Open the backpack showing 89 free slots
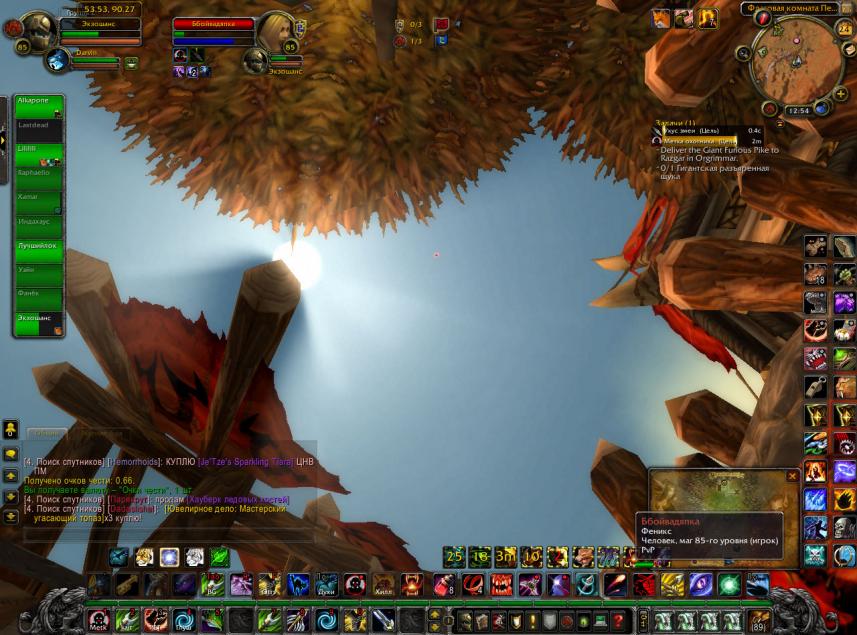 [x=759, y=620]
